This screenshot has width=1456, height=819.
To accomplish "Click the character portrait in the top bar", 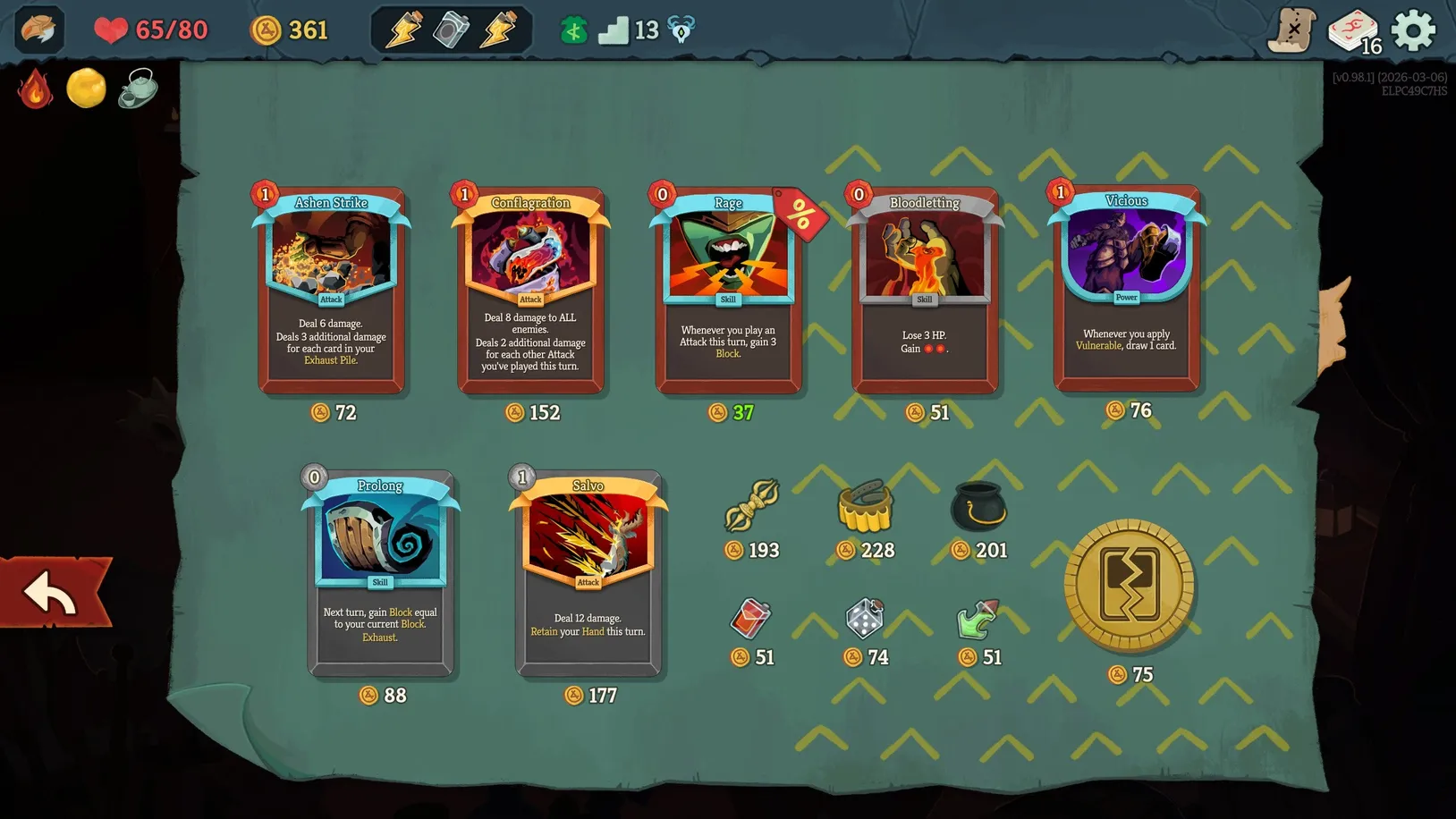I will coord(38,30).
